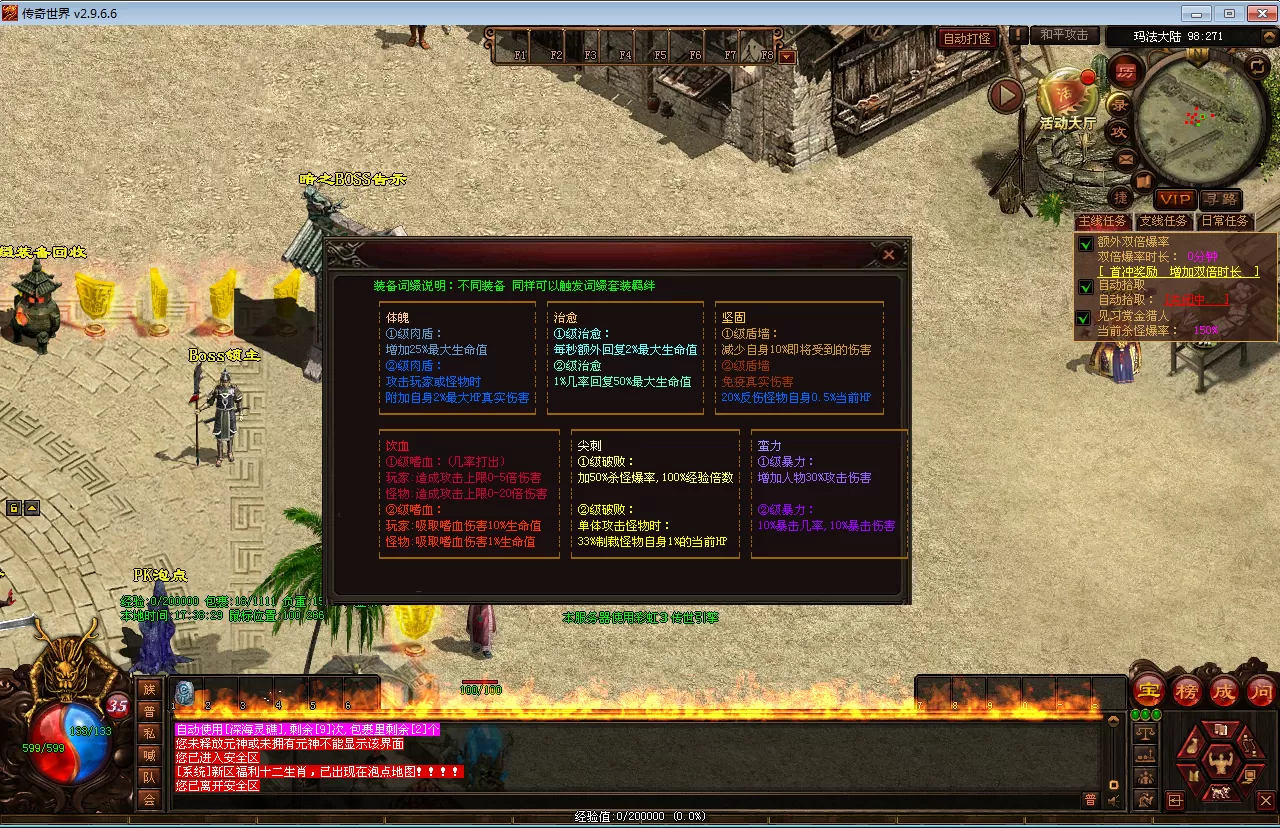Toggle the 自动拾取 auto-pickup checkbox
The width and height of the screenshot is (1280, 828).
coord(1086,287)
